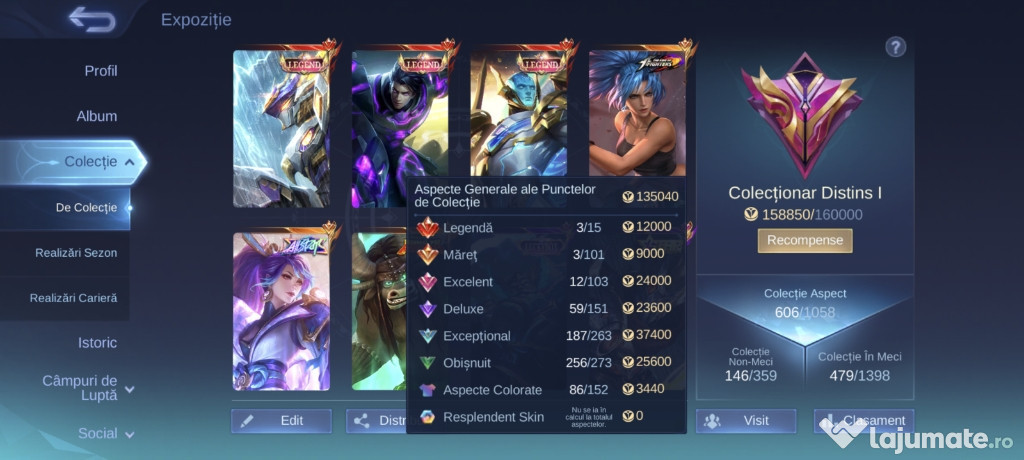Select the blue-haired King of Fighters skin
1024x460 pixels.
point(636,113)
